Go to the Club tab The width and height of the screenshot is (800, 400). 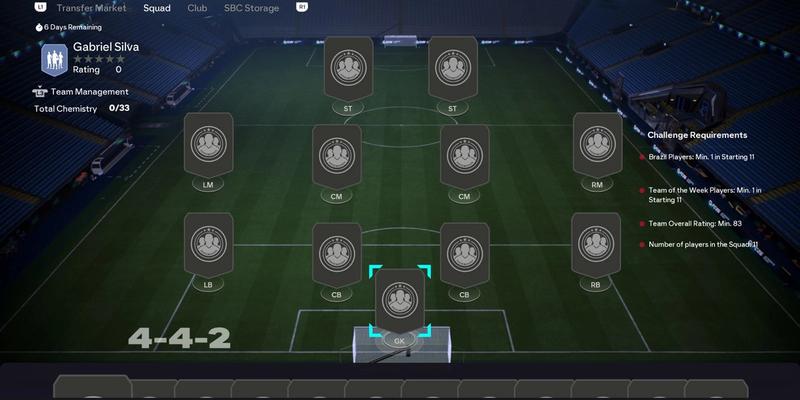(197, 7)
